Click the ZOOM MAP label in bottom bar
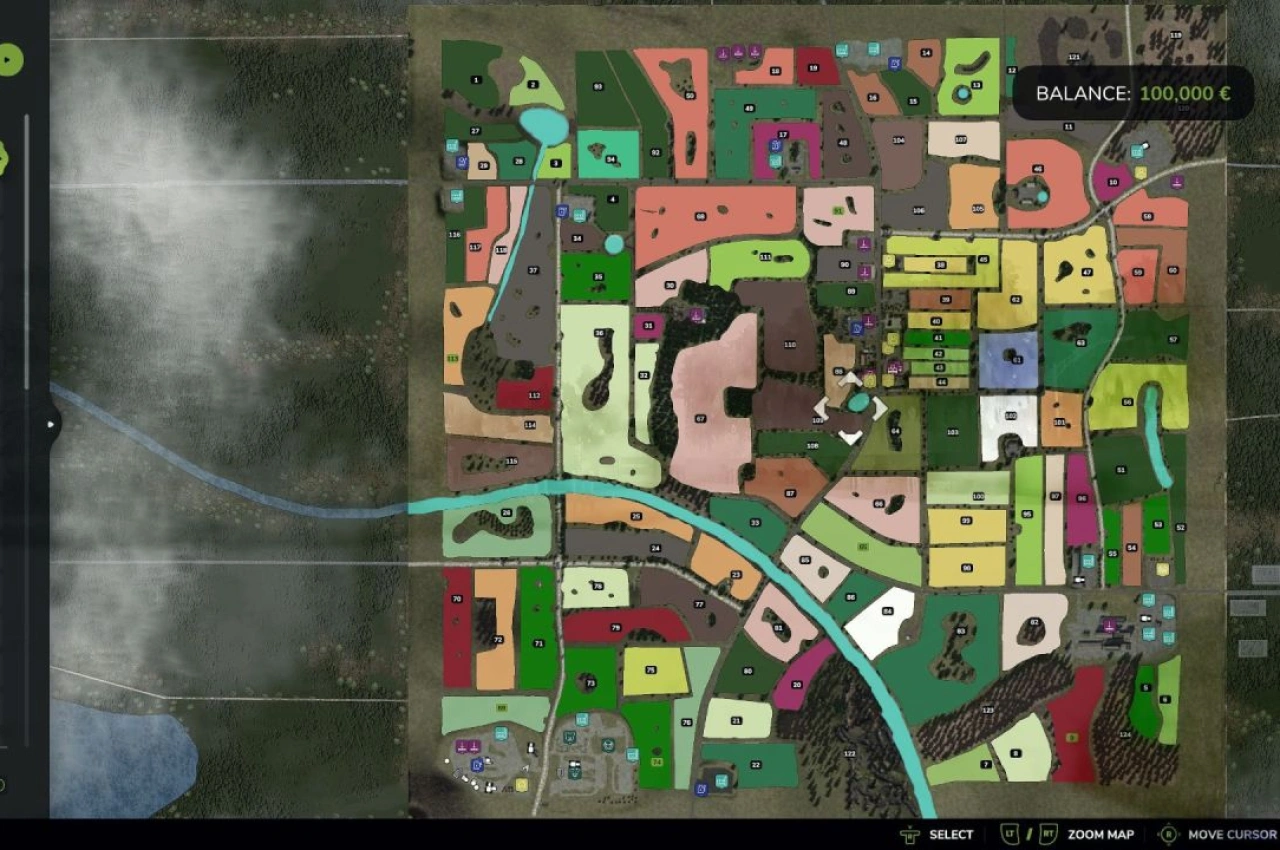This screenshot has width=1280, height=850. click(1100, 834)
